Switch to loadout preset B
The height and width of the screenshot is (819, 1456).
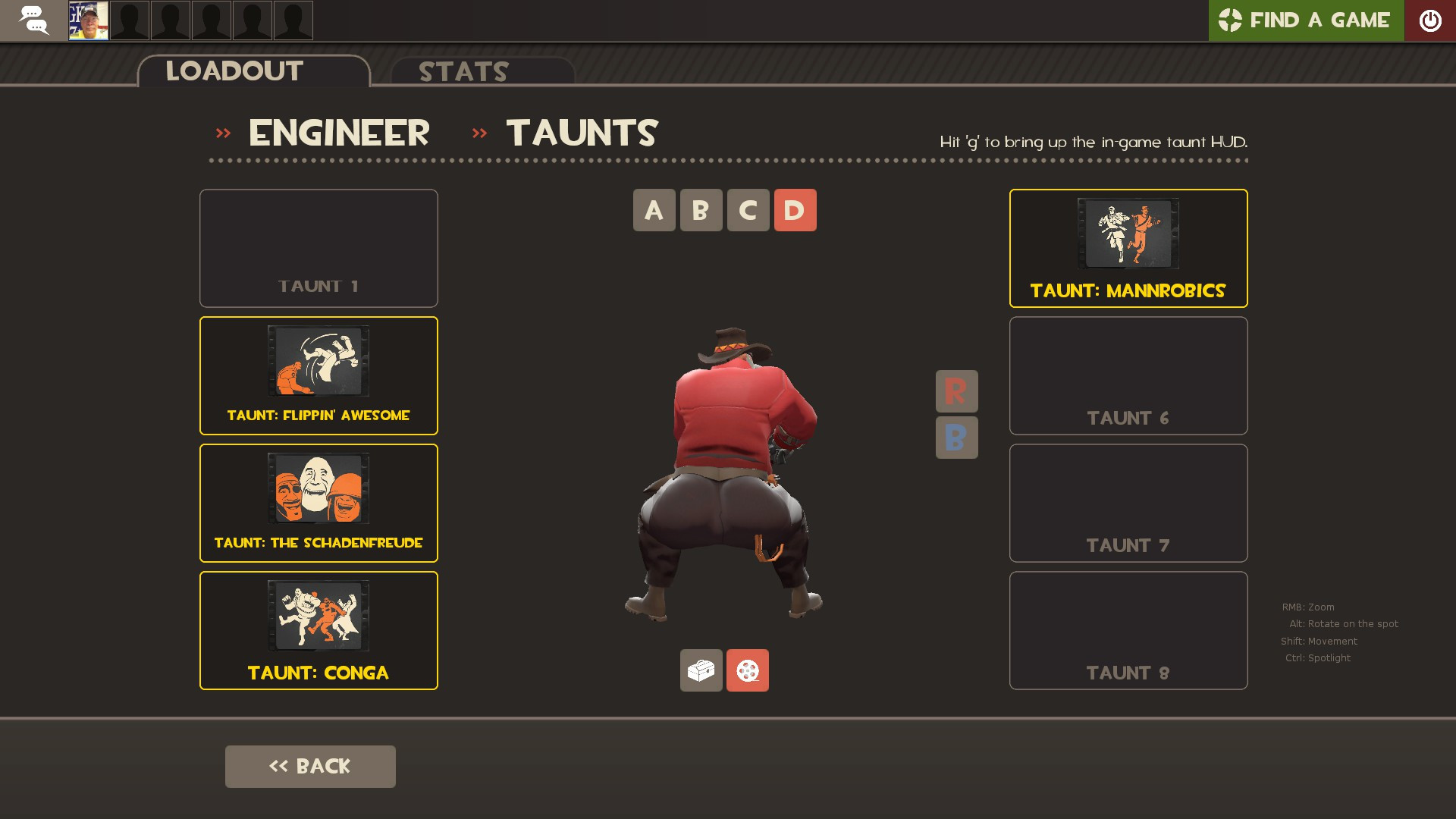[700, 210]
